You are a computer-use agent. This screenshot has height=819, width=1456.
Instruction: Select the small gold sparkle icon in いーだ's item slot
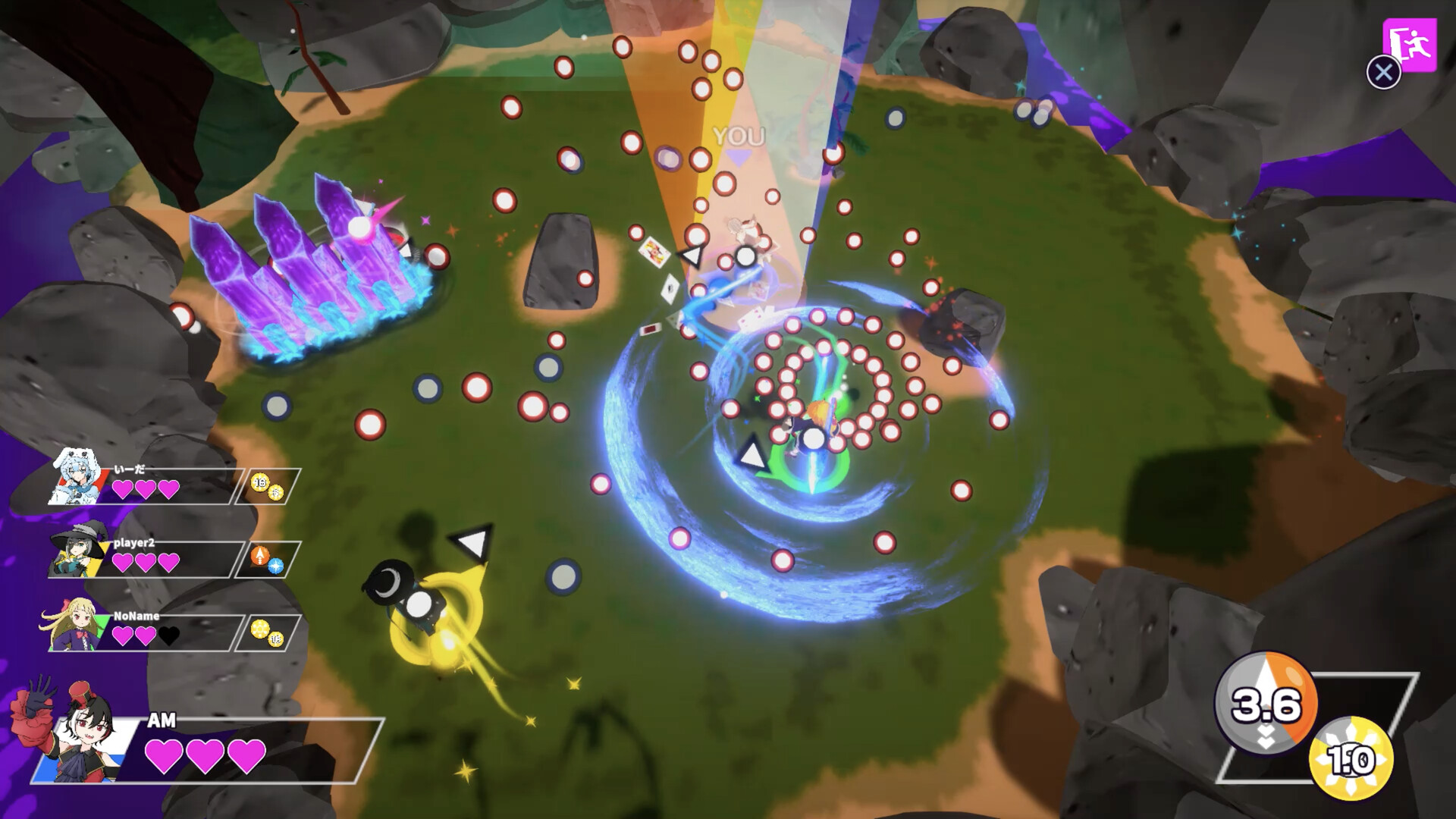(275, 492)
